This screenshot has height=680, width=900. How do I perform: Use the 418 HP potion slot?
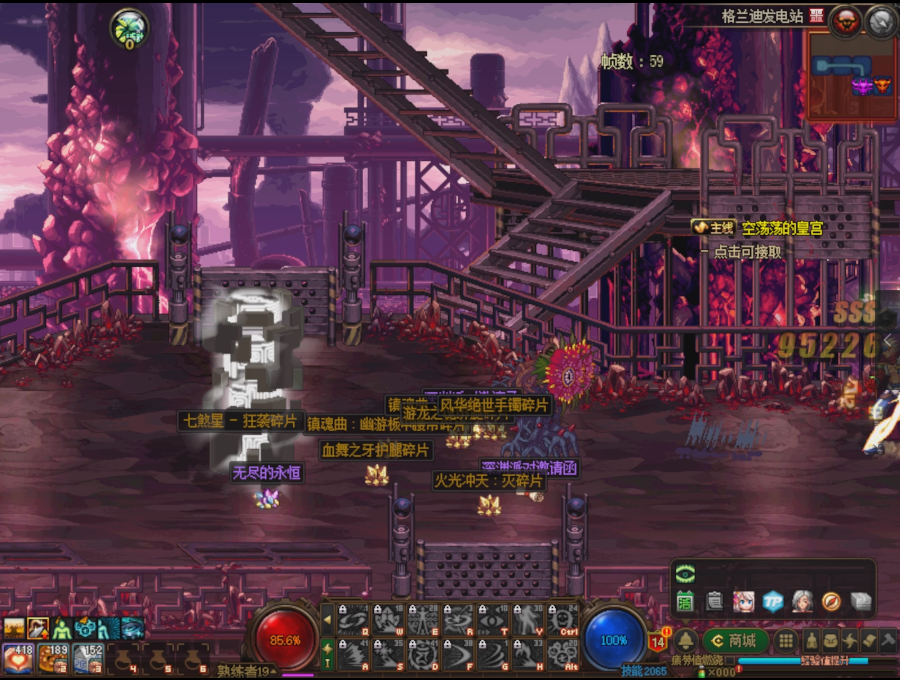click(x=18, y=657)
